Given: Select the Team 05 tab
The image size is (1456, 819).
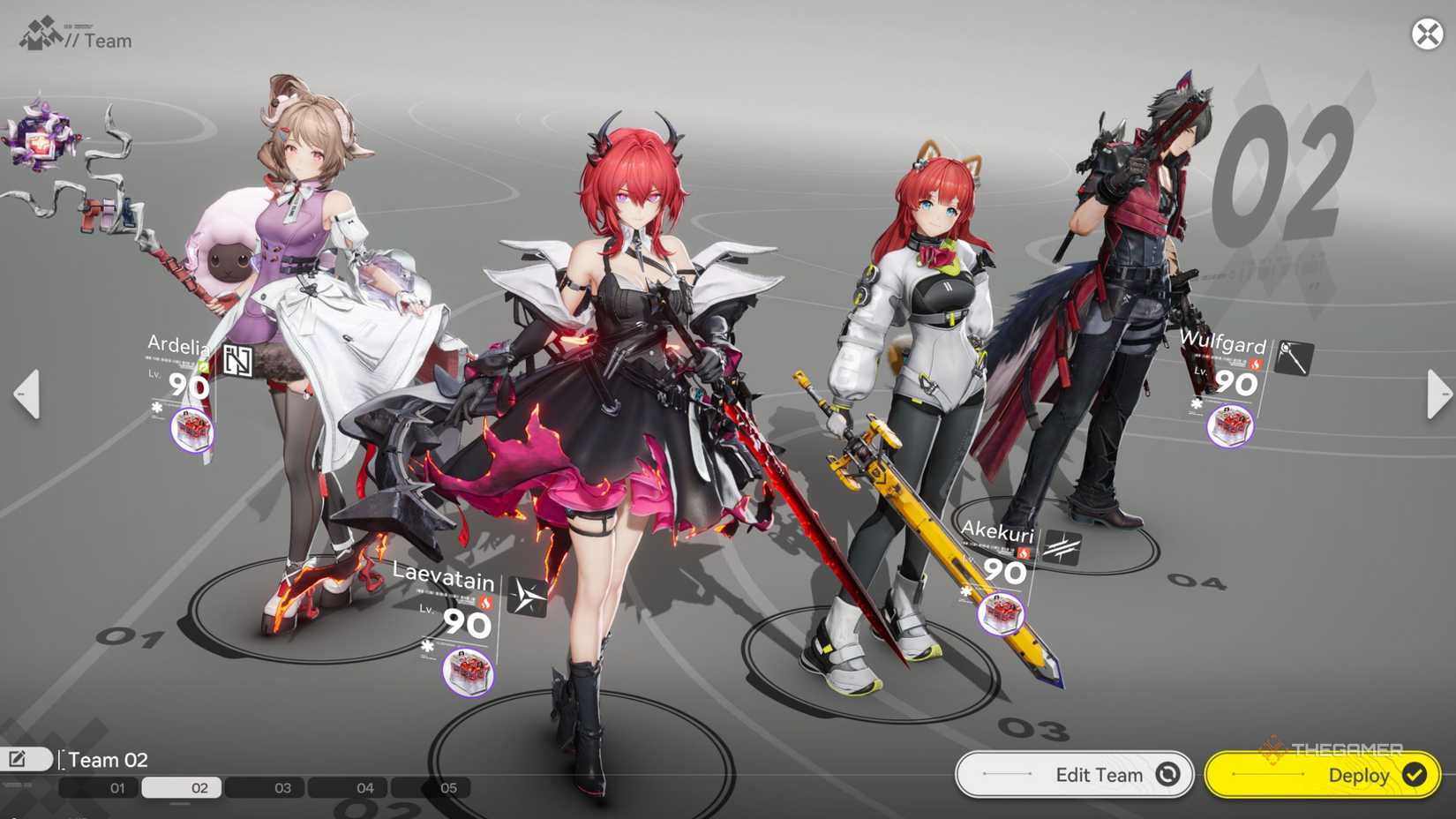Looking at the screenshot, I should click(448, 787).
